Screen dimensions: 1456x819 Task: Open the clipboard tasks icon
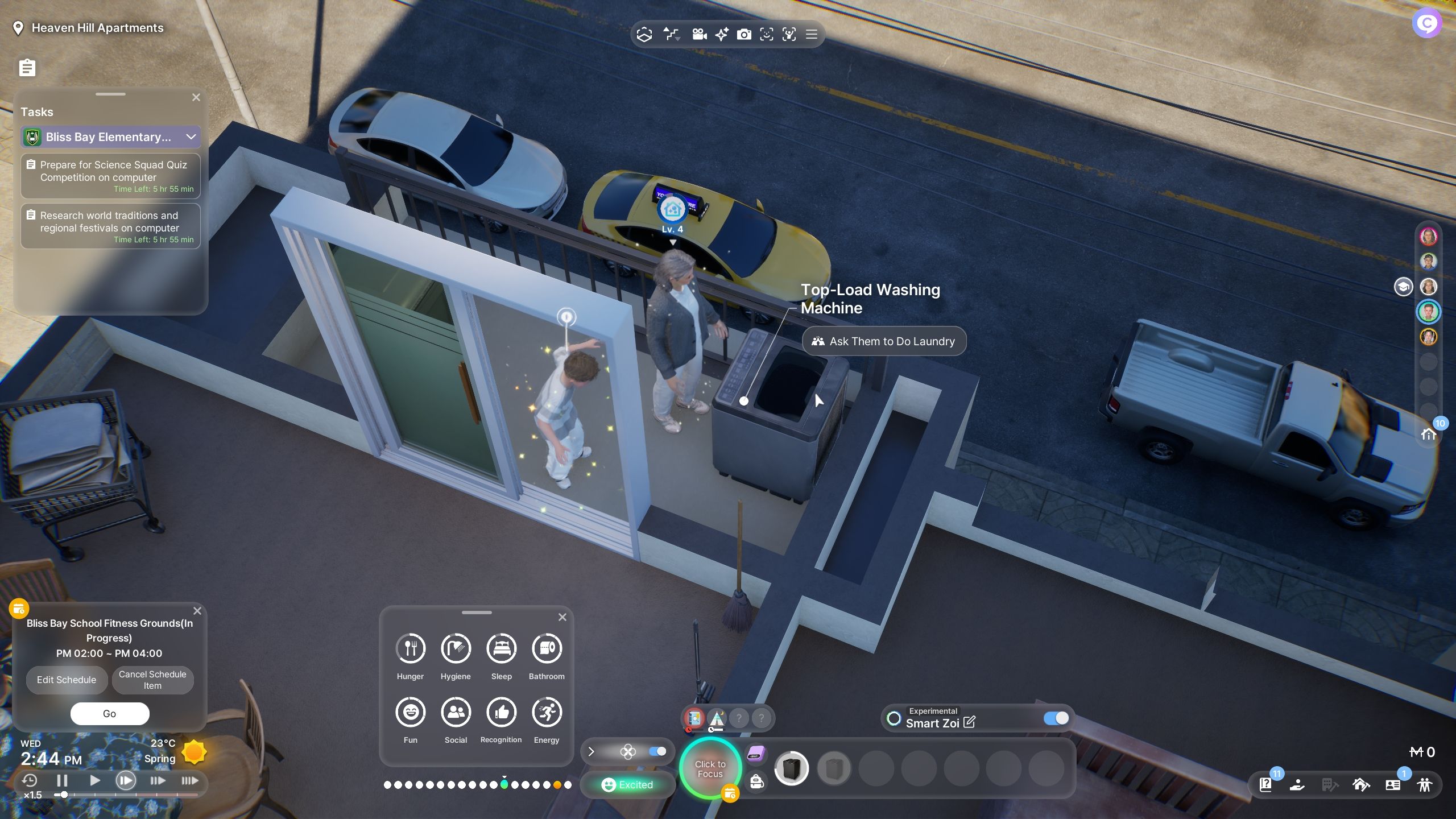[x=27, y=68]
